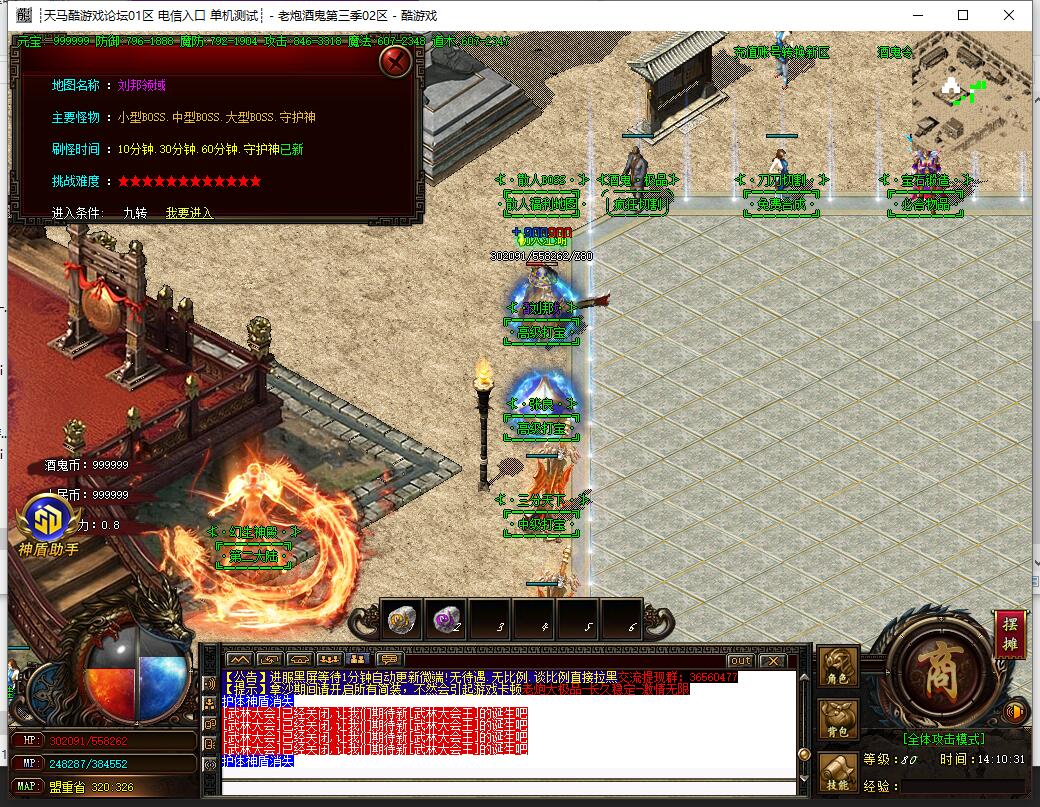The height and width of the screenshot is (807, 1040).
Task: Select the first hotbar stone item
Action: [x=402, y=620]
